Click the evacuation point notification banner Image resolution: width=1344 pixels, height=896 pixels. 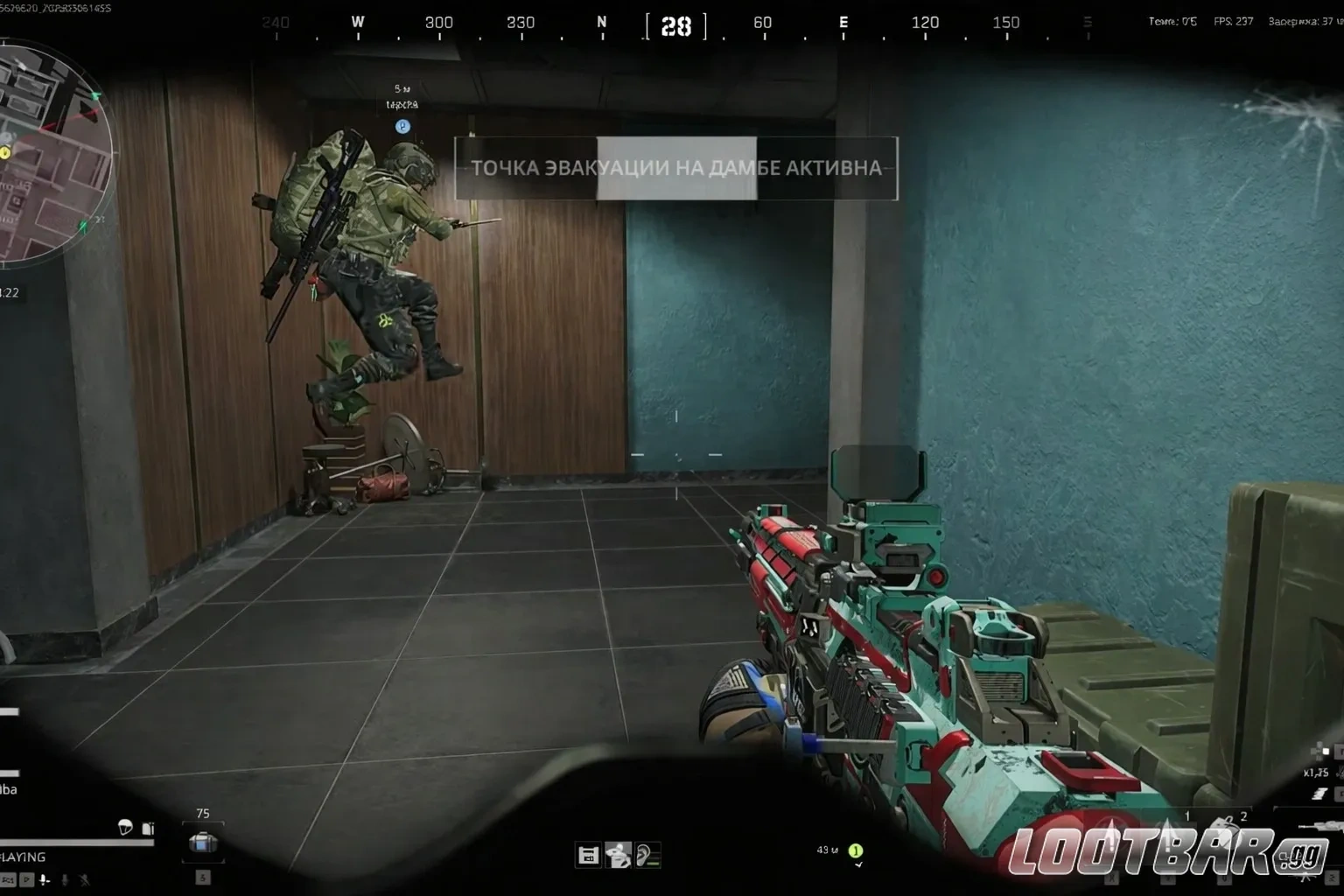[675, 168]
